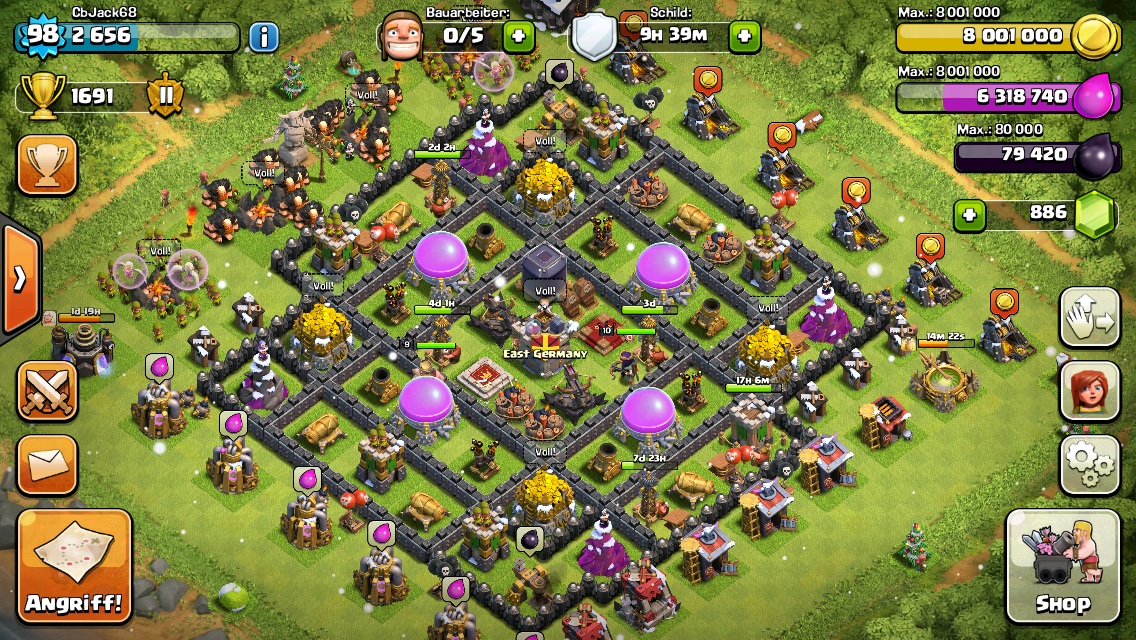Expand the chat side panel arrow
The width and height of the screenshot is (1136, 640).
pyautogui.click(x=19, y=279)
